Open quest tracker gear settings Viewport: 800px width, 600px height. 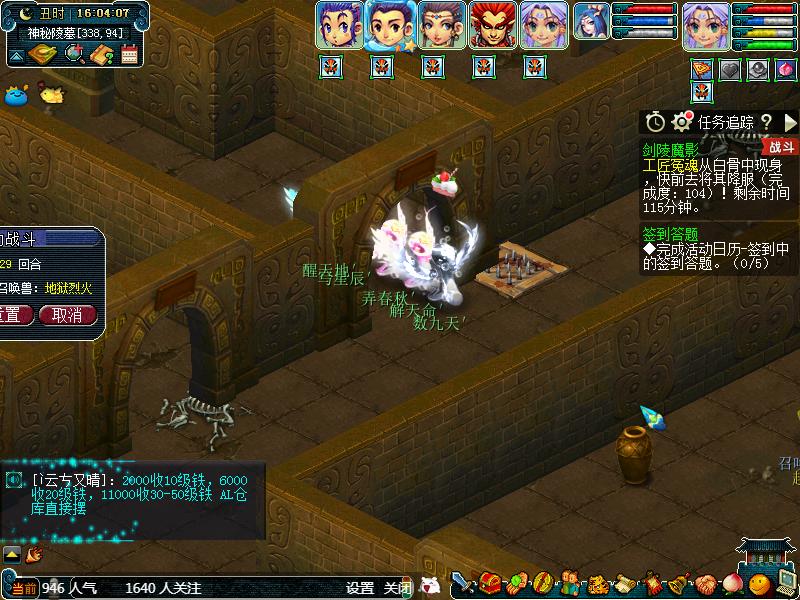tap(683, 122)
